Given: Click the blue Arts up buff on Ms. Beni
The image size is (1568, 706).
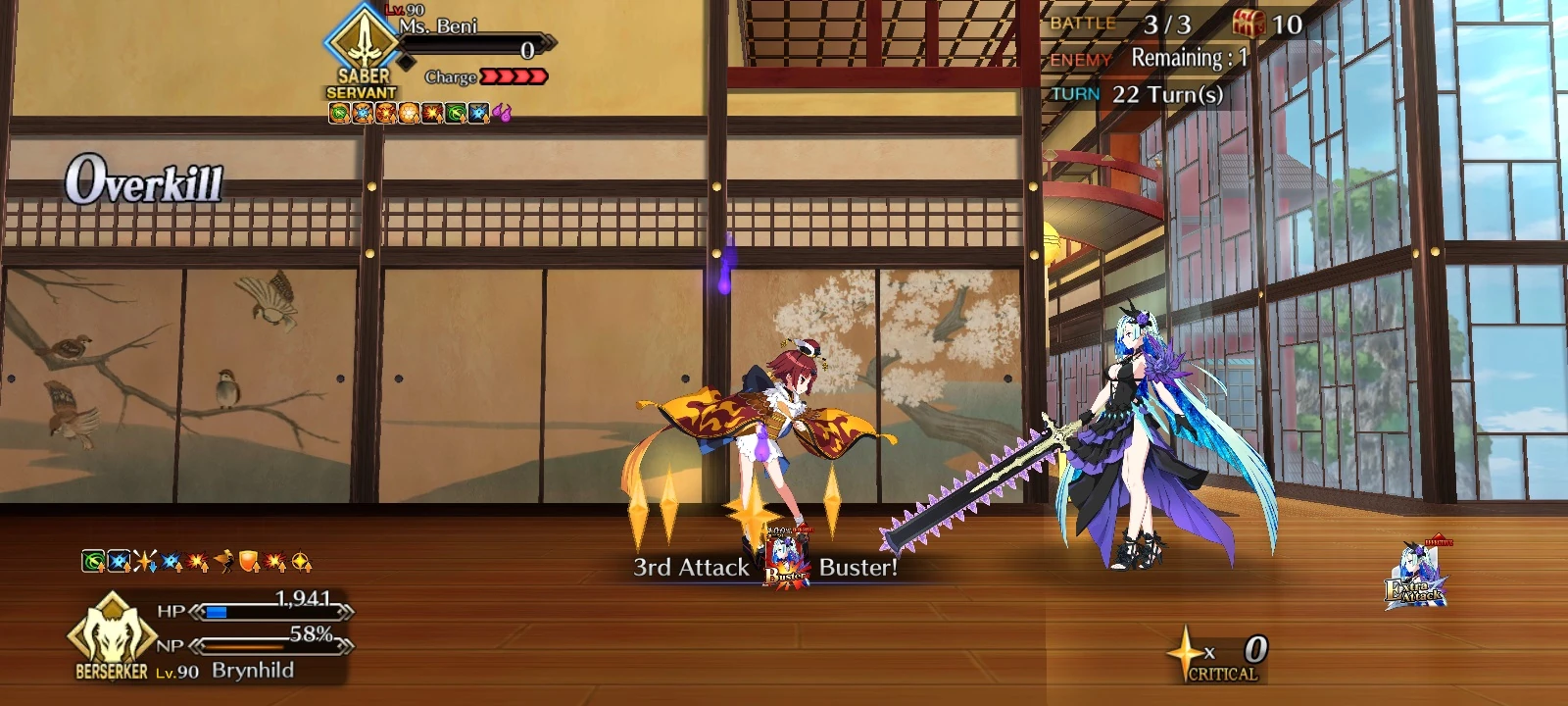Looking at the screenshot, I should 363,113.
